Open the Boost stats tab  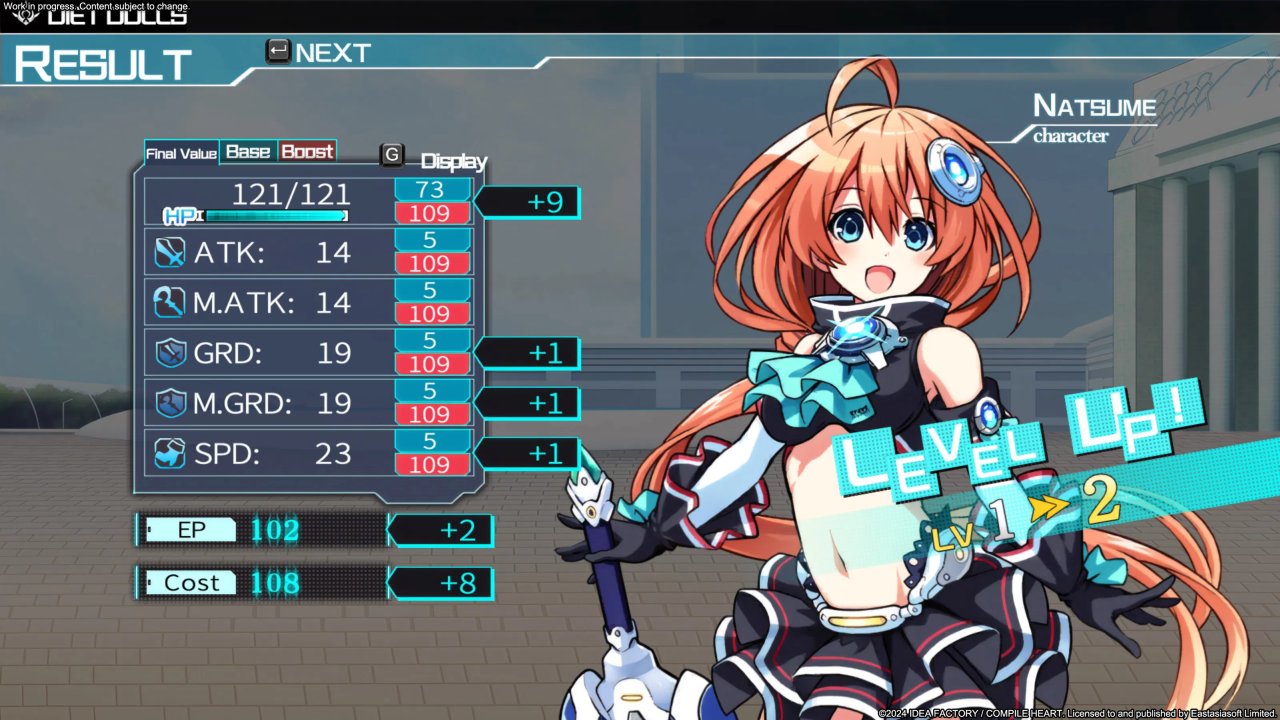(307, 152)
